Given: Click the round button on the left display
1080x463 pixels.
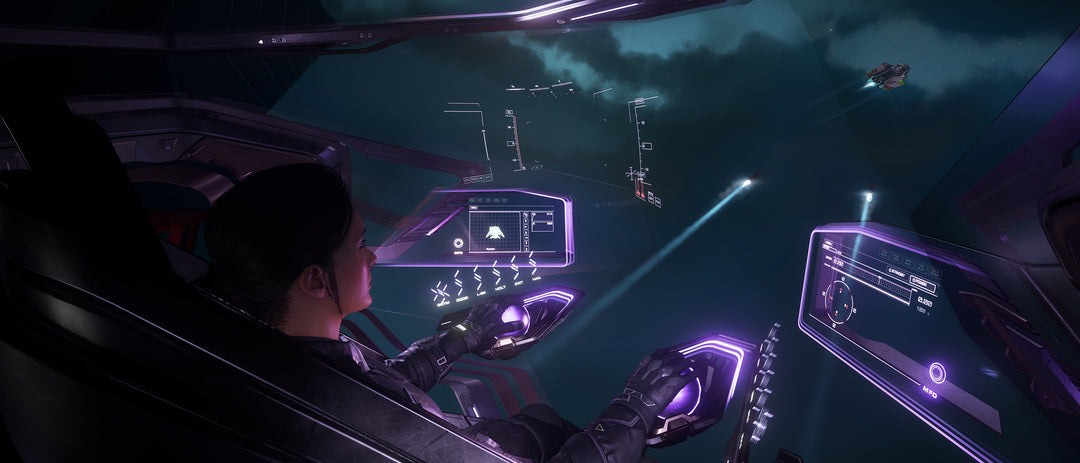Looking at the screenshot, I should [459, 243].
